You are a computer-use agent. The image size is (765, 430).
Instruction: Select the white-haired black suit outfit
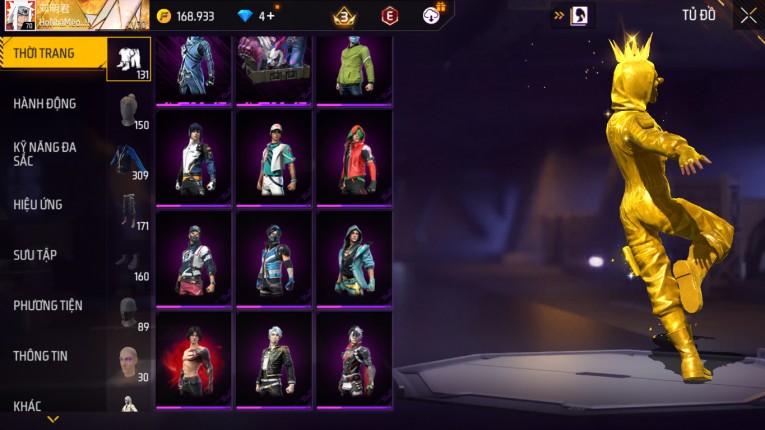[274, 359]
